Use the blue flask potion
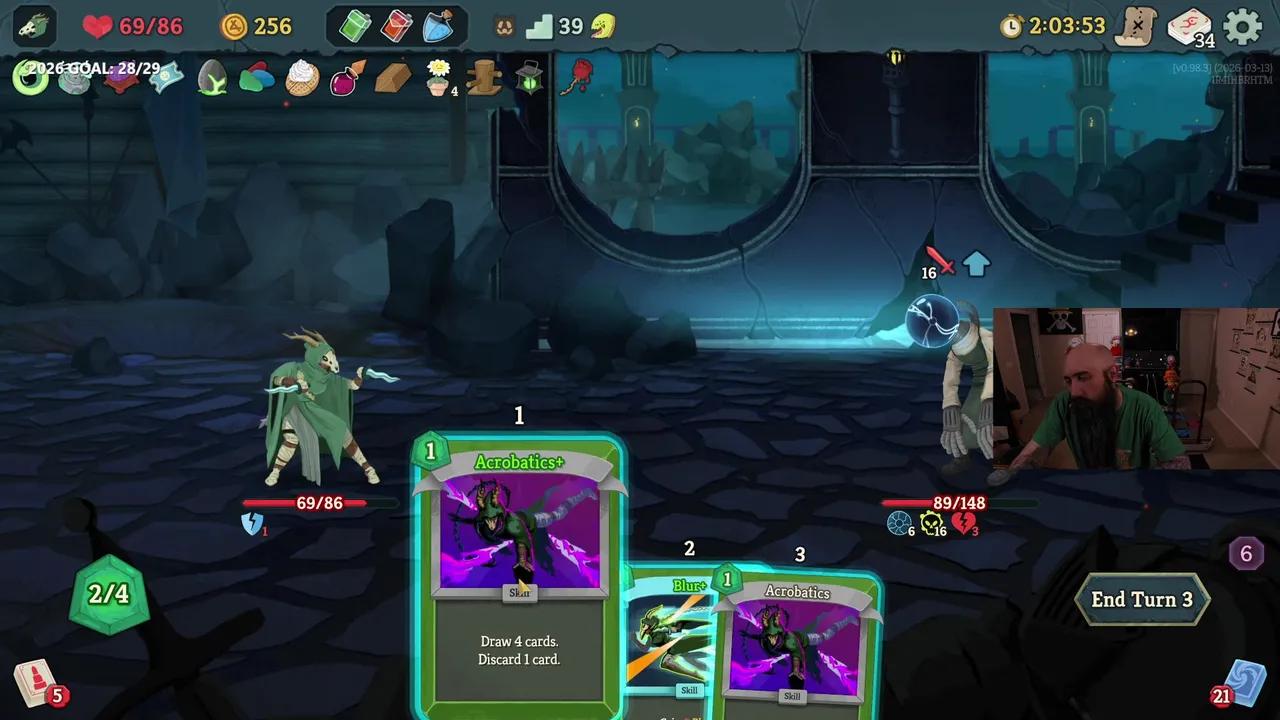1280x720 pixels. pyautogui.click(x=438, y=27)
